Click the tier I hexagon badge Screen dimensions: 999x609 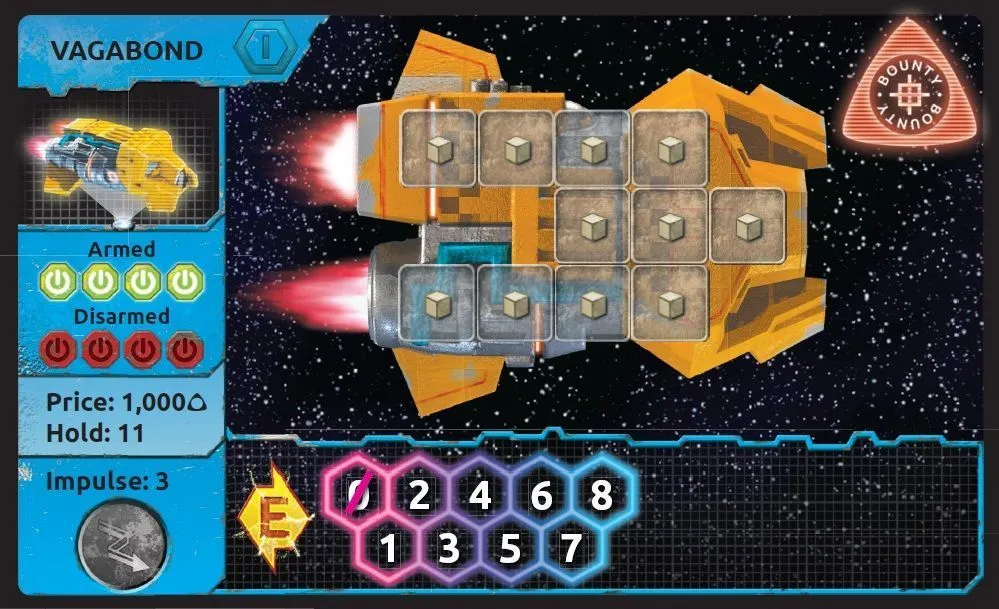[x=266, y=47]
